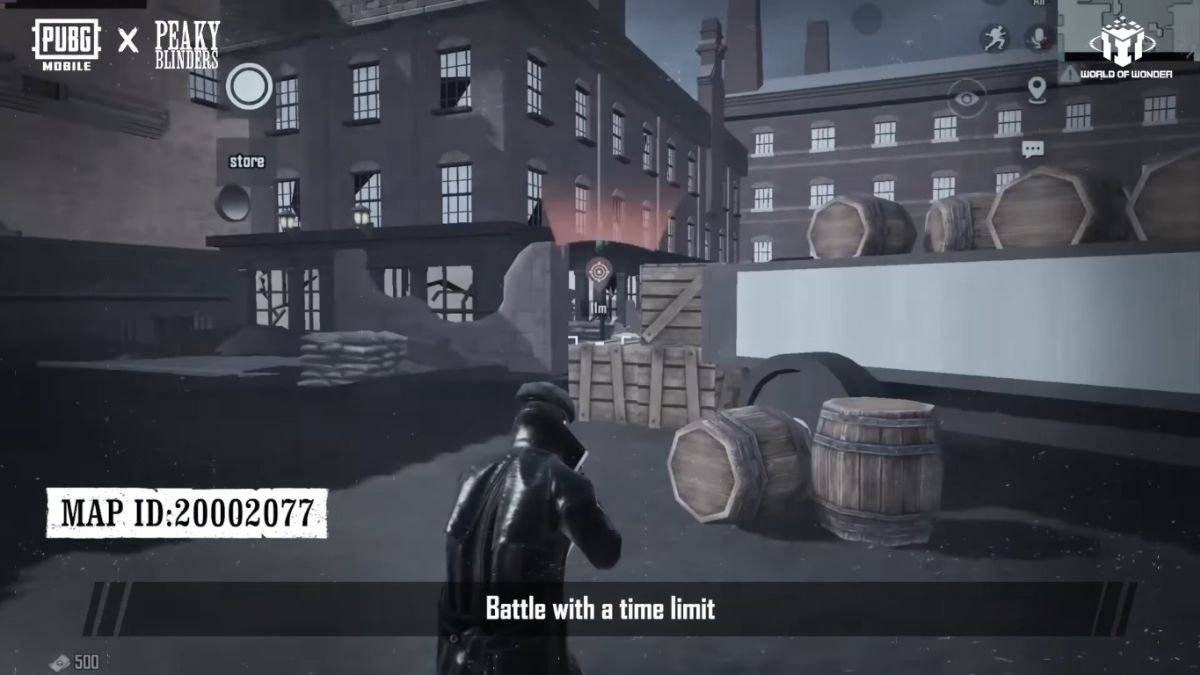The height and width of the screenshot is (675, 1200).
Task: Toggle the microphone voice chat icon
Action: click(1040, 39)
